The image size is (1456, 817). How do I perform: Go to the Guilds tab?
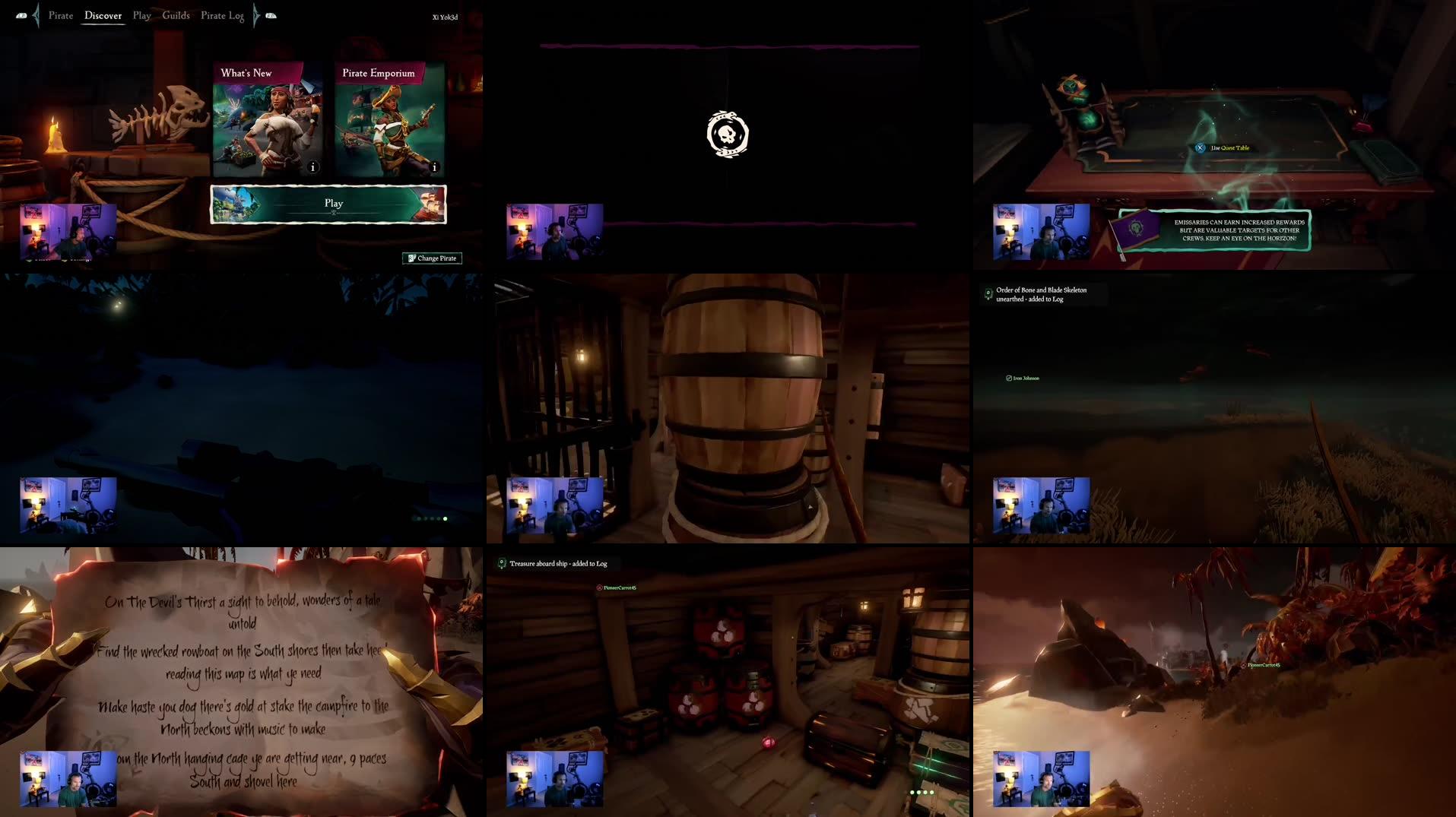(176, 15)
